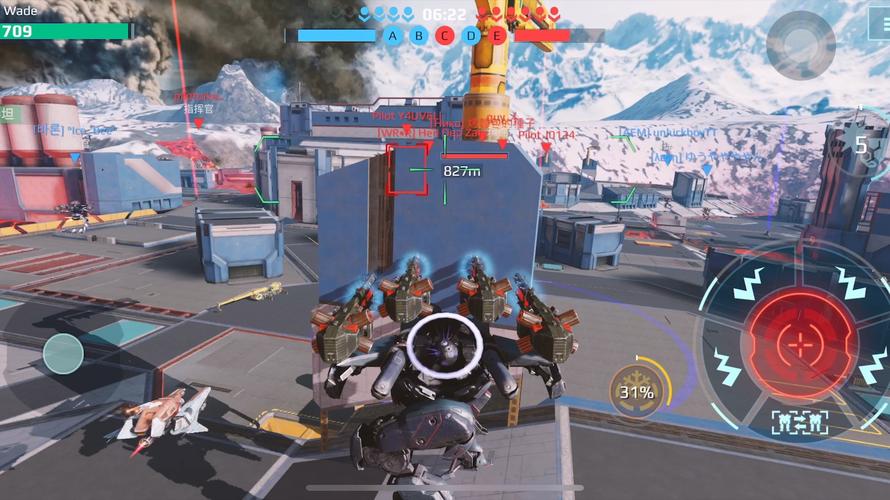Open the robot swap button
This screenshot has width=890, height=500.
click(x=799, y=422)
